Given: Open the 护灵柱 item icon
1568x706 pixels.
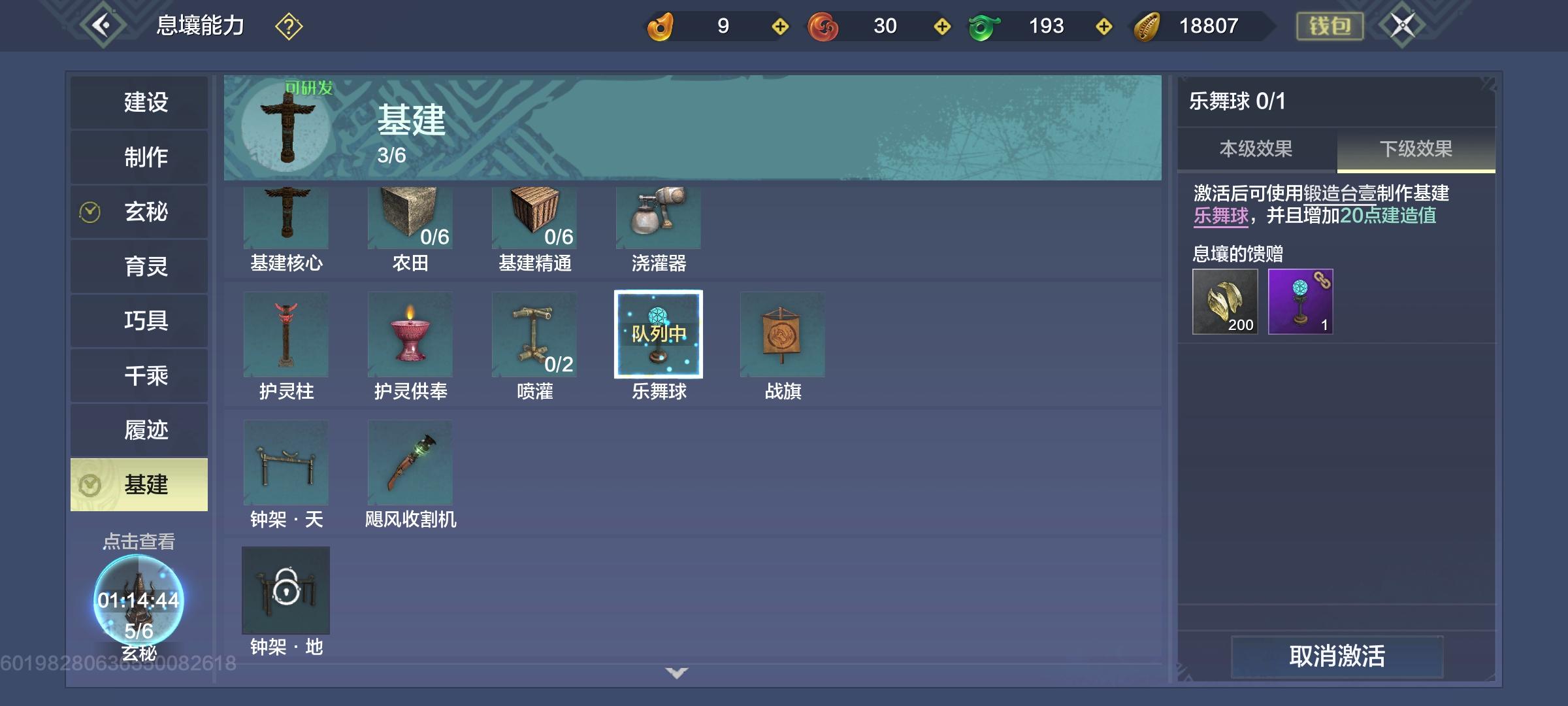Looking at the screenshot, I should [286, 335].
